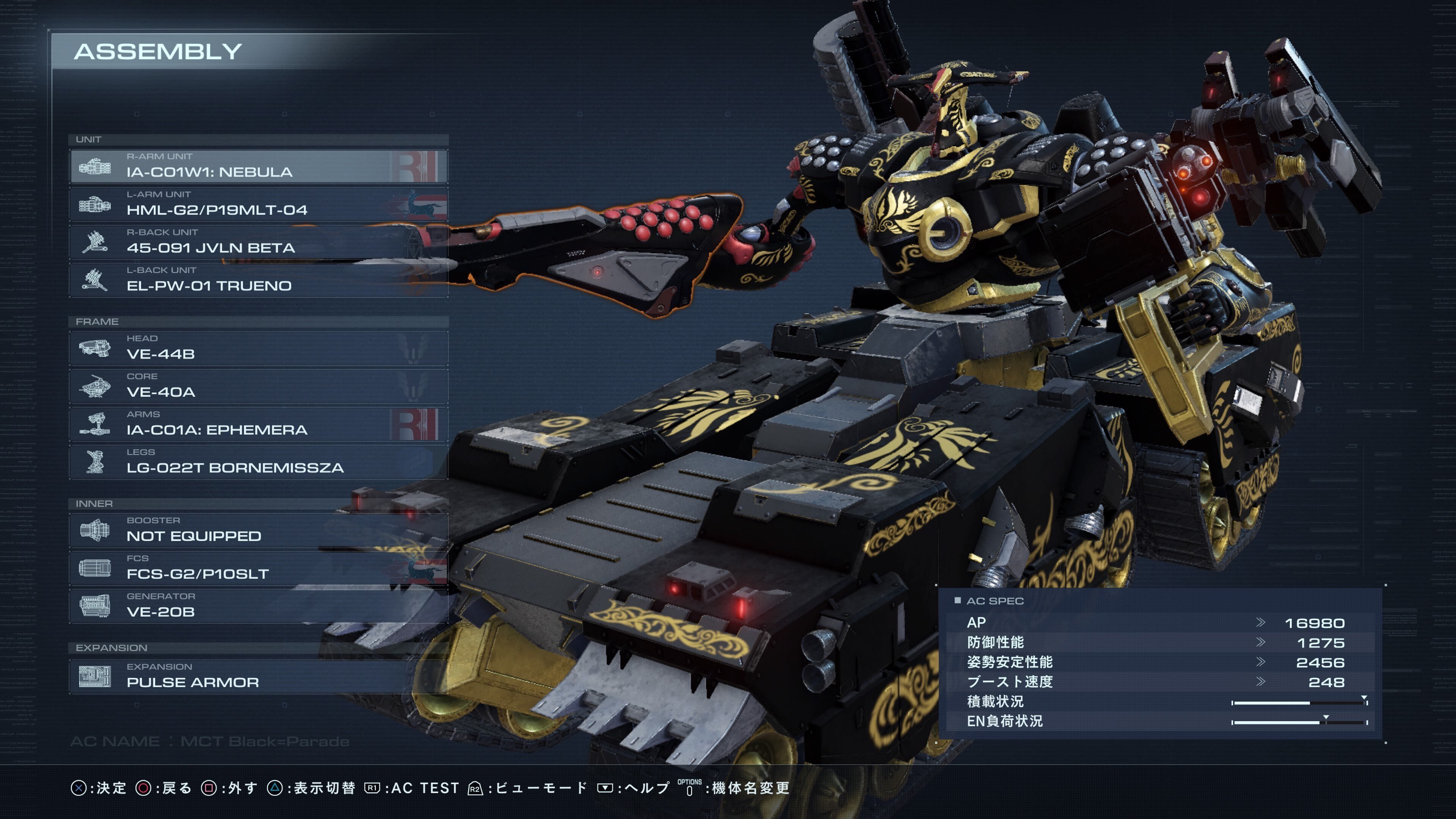Click the GENERATOR icon next to VE-20B

click(95, 606)
